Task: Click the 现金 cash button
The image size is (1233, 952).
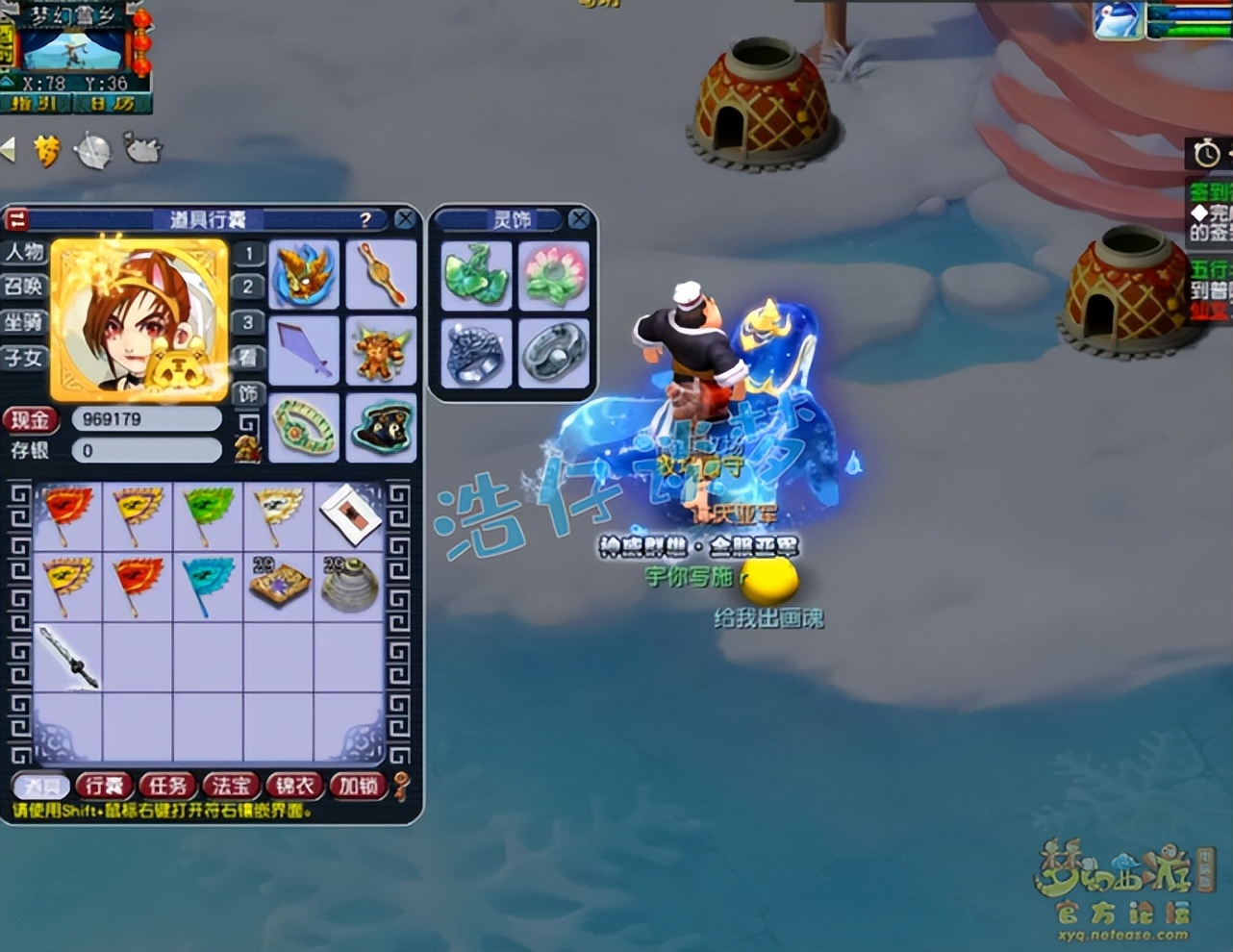Action: point(31,419)
